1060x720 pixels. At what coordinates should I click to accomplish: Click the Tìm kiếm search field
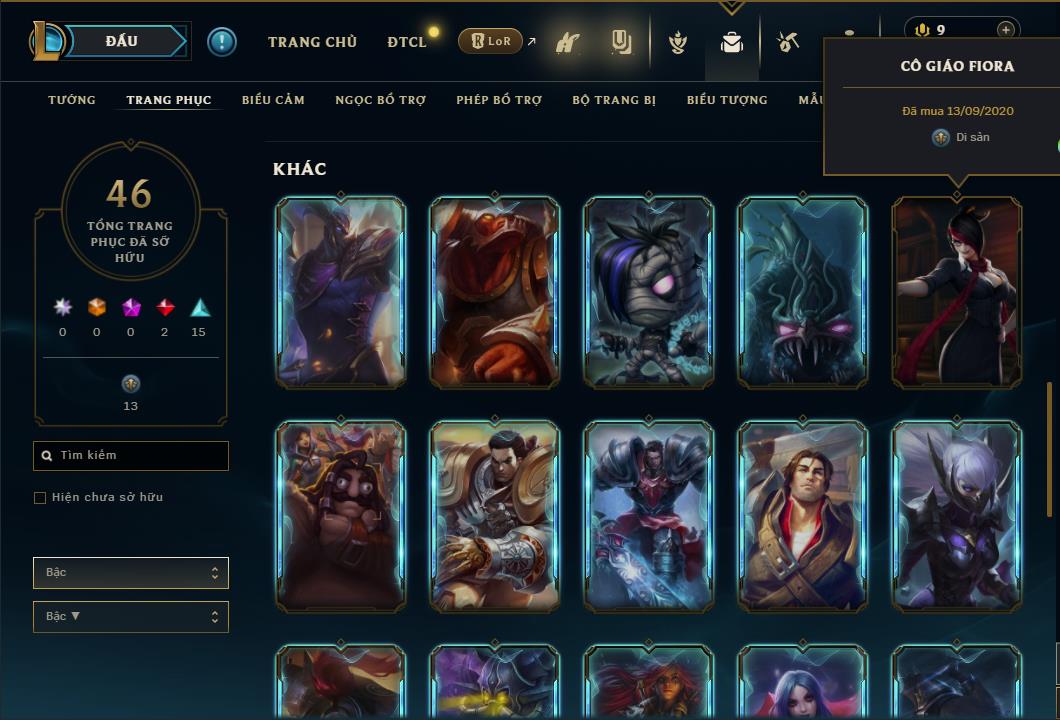131,456
